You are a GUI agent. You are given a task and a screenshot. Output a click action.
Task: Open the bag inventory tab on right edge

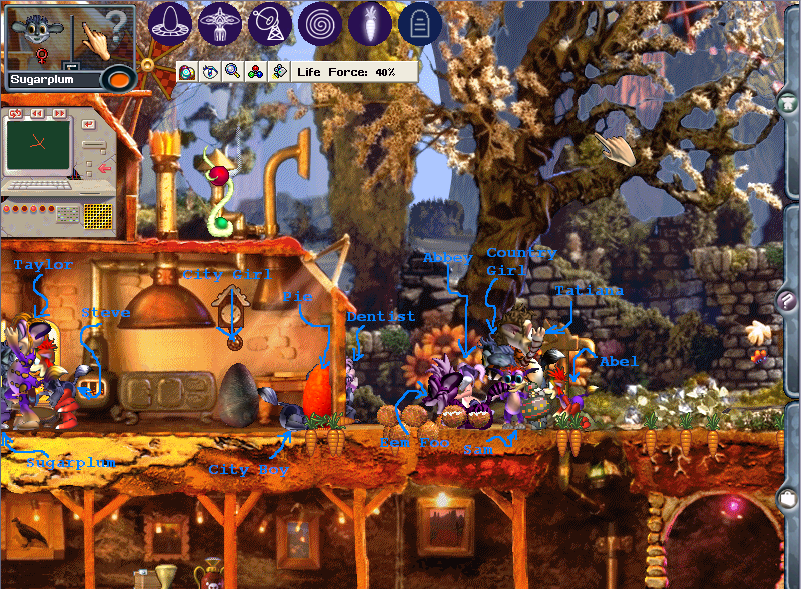click(788, 497)
